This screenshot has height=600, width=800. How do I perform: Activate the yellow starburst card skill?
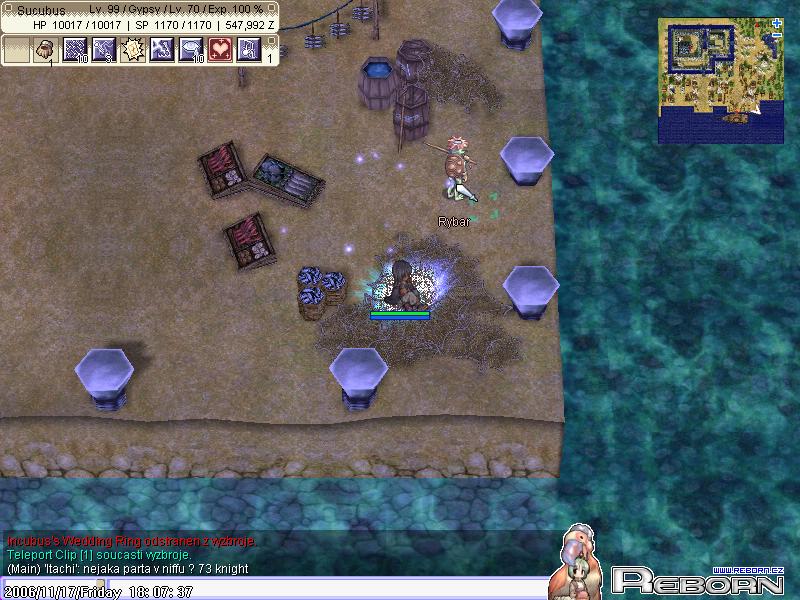coord(133,49)
